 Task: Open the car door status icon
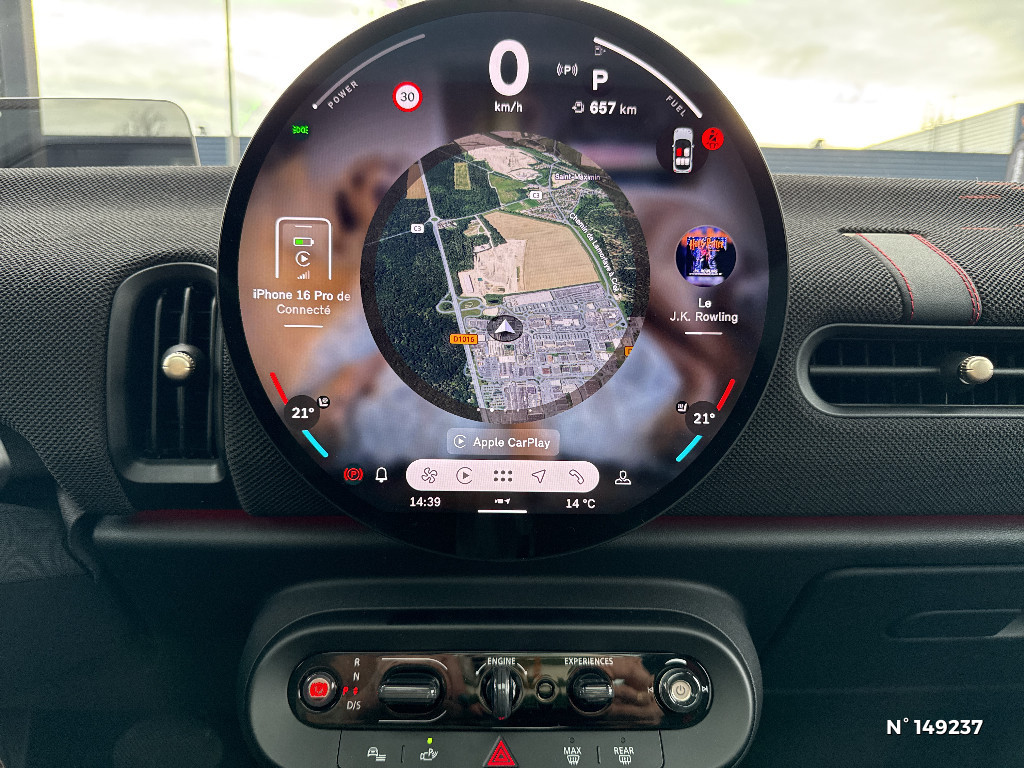pyautogui.click(x=683, y=149)
